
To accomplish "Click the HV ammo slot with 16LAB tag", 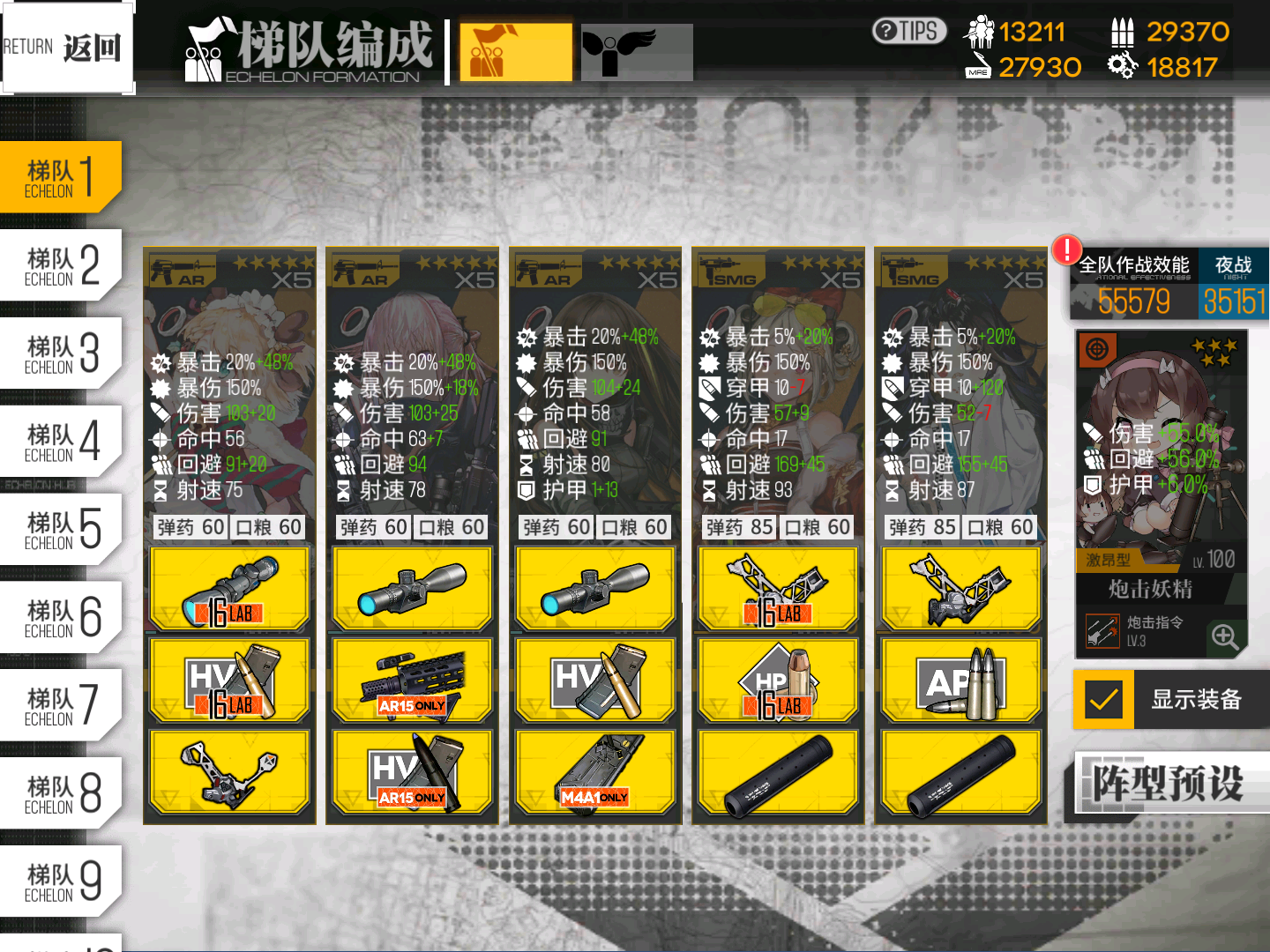I will coord(229,680).
